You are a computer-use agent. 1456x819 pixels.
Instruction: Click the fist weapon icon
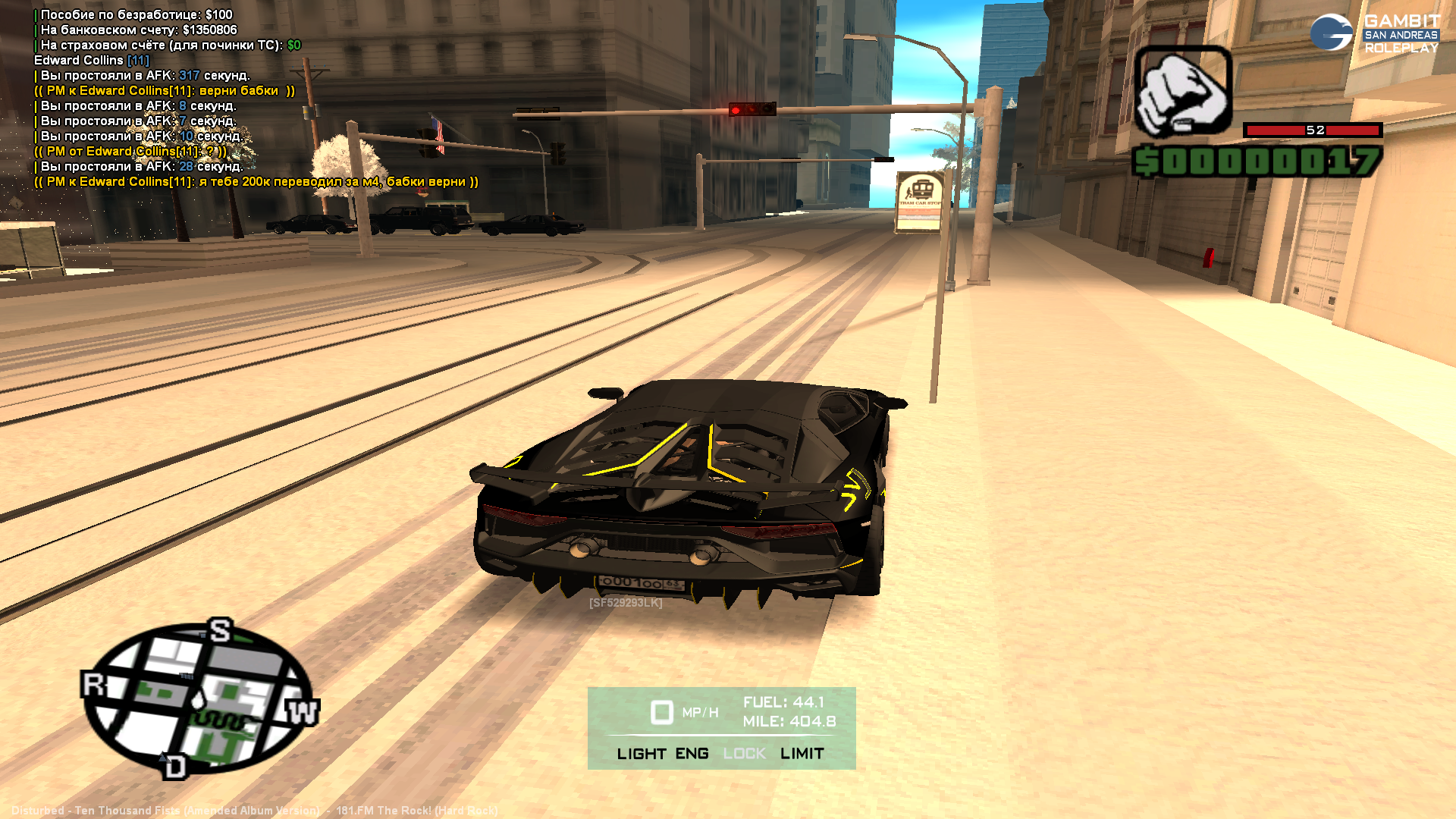click(x=1182, y=93)
